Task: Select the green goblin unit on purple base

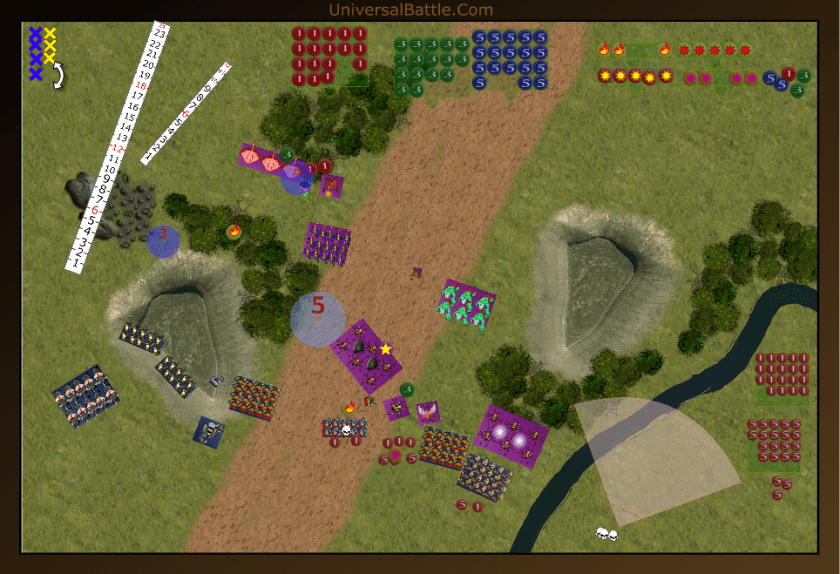Action: tap(467, 305)
